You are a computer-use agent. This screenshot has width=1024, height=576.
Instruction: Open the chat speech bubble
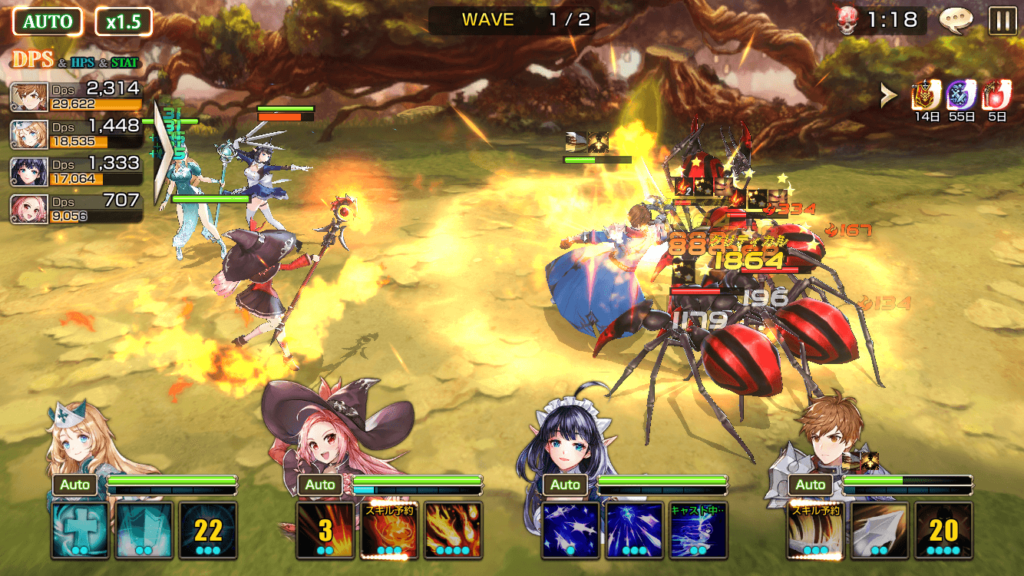click(x=957, y=20)
